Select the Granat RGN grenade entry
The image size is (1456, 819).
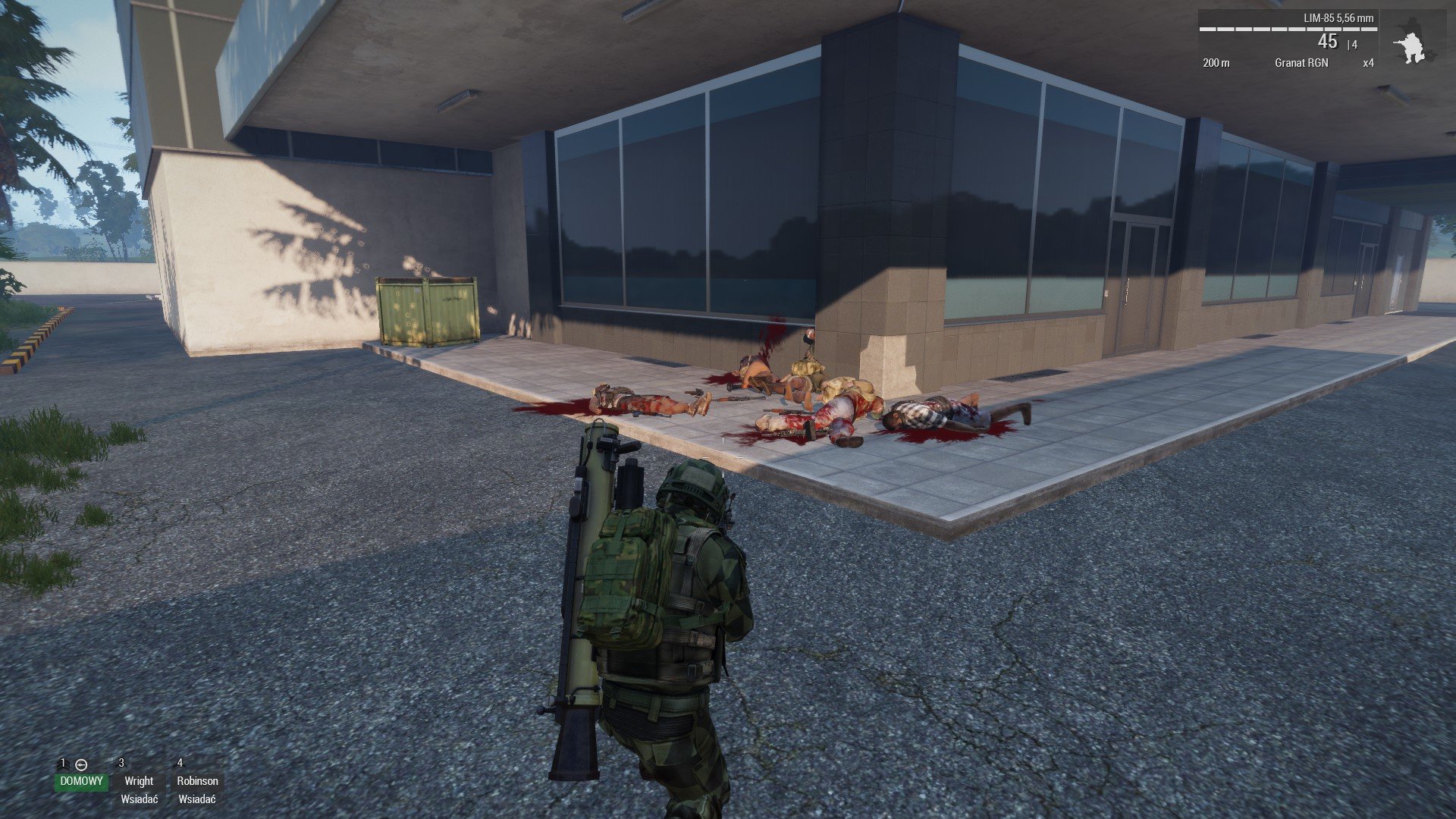[x=1301, y=63]
